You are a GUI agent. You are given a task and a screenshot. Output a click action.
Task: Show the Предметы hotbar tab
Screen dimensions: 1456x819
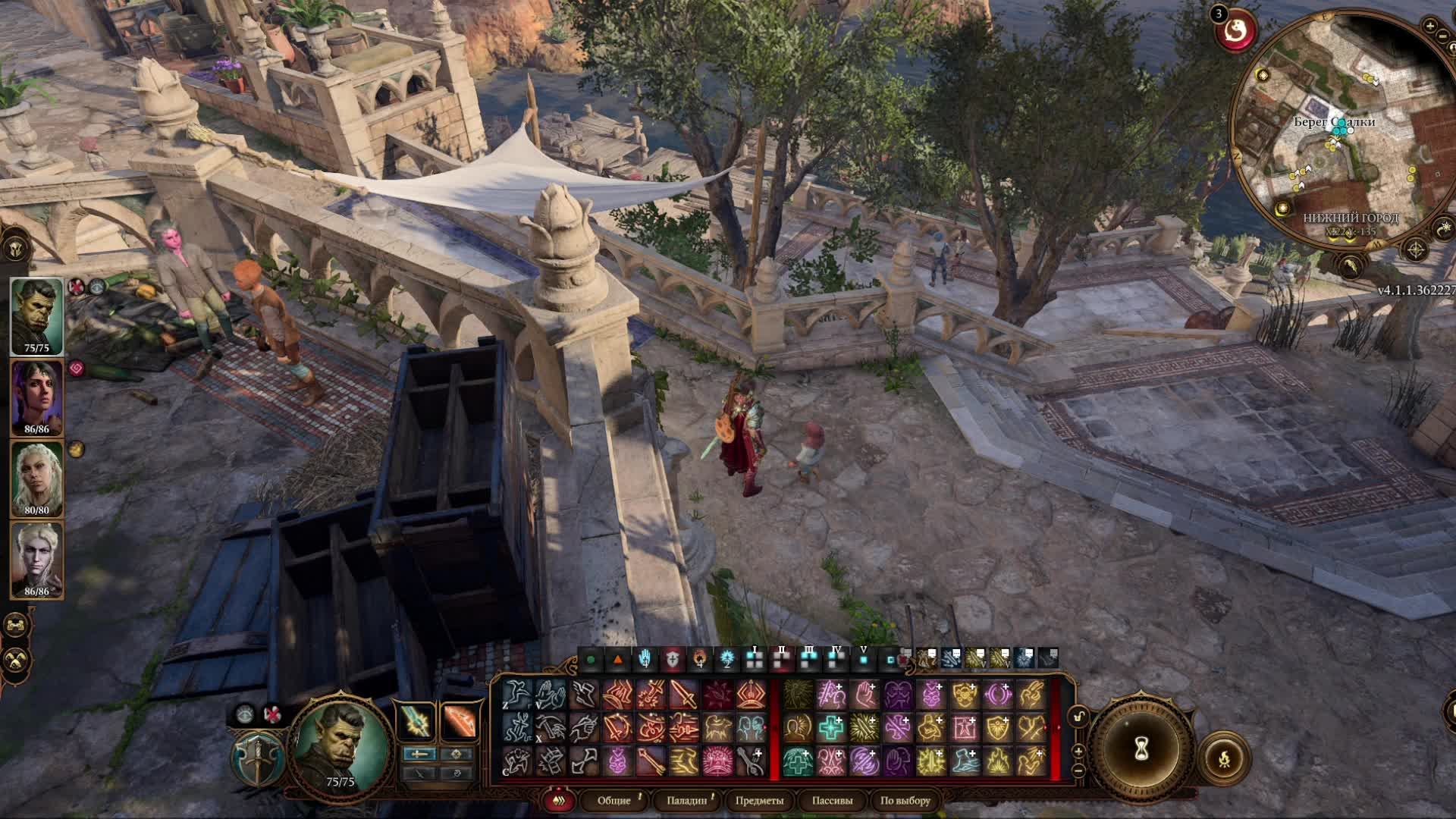pyautogui.click(x=759, y=801)
